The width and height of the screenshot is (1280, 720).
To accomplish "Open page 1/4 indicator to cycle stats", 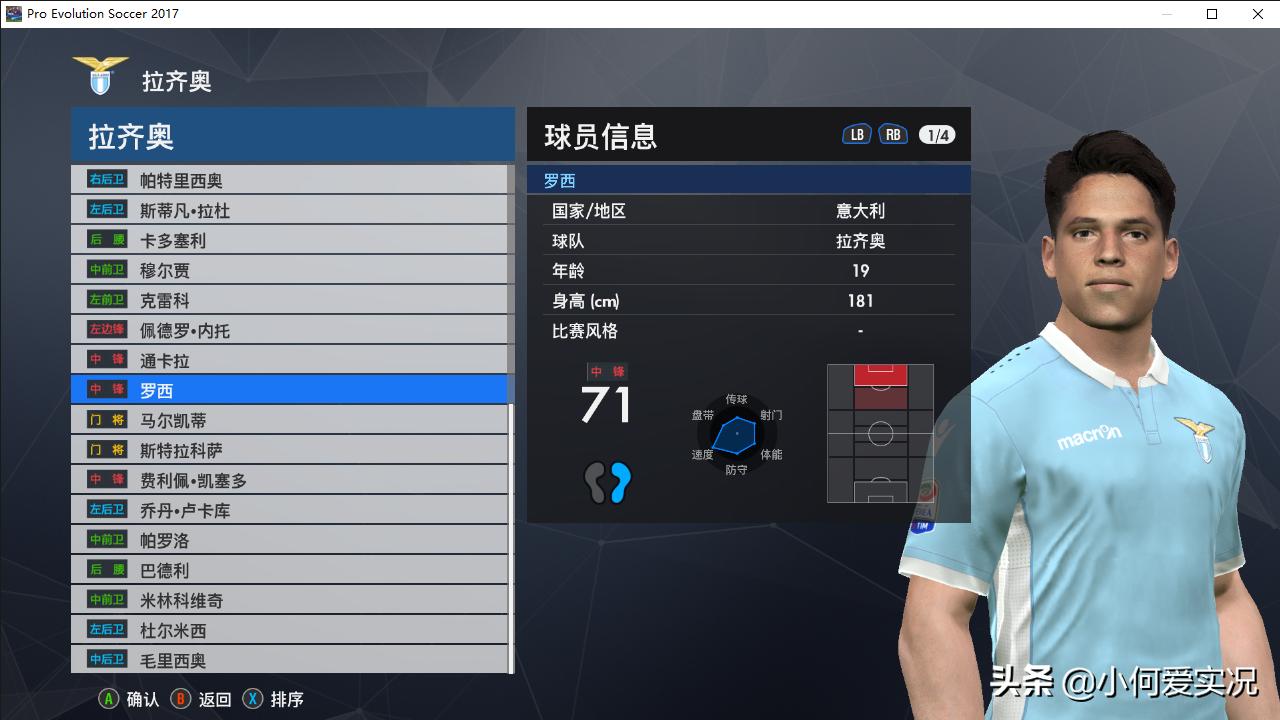I will (938, 132).
